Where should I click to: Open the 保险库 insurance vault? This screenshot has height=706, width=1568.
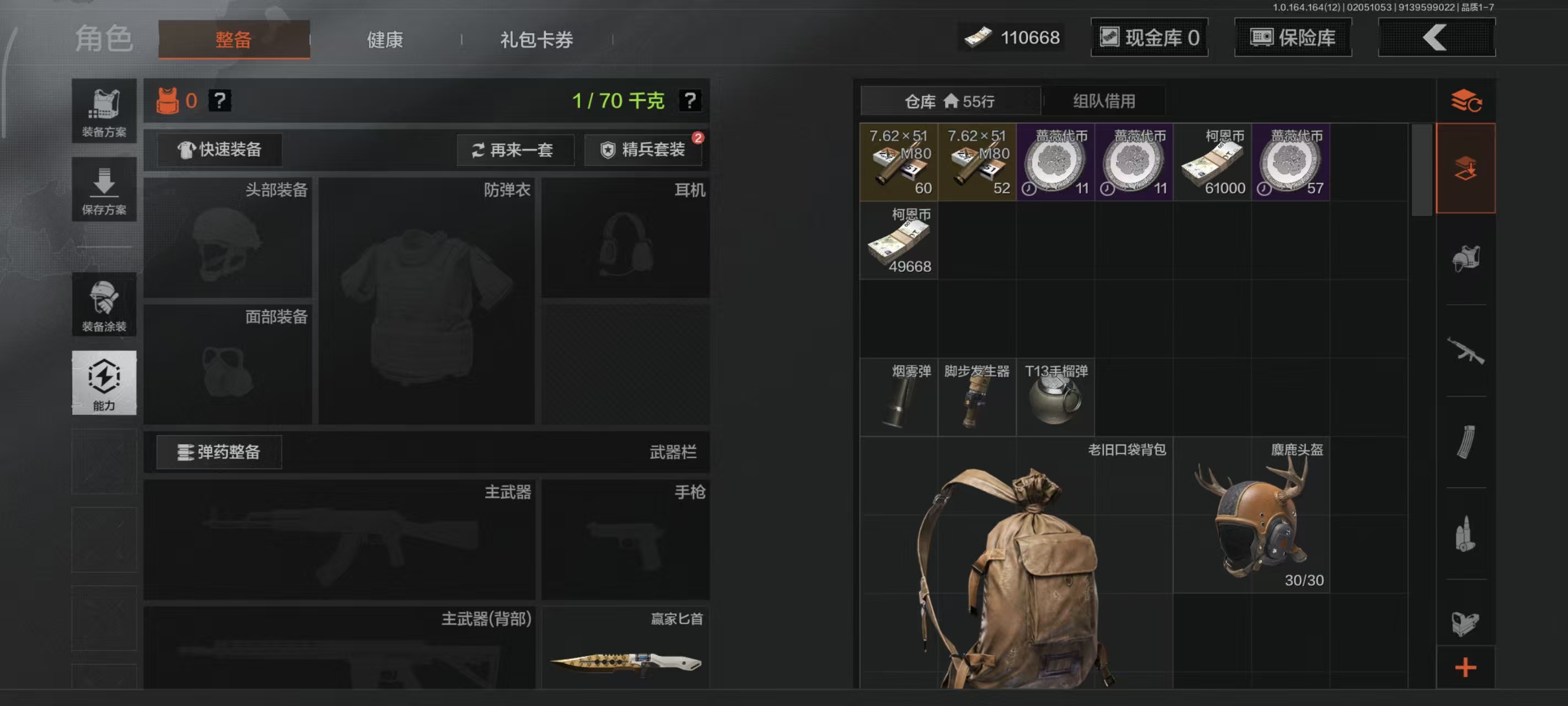[1292, 38]
